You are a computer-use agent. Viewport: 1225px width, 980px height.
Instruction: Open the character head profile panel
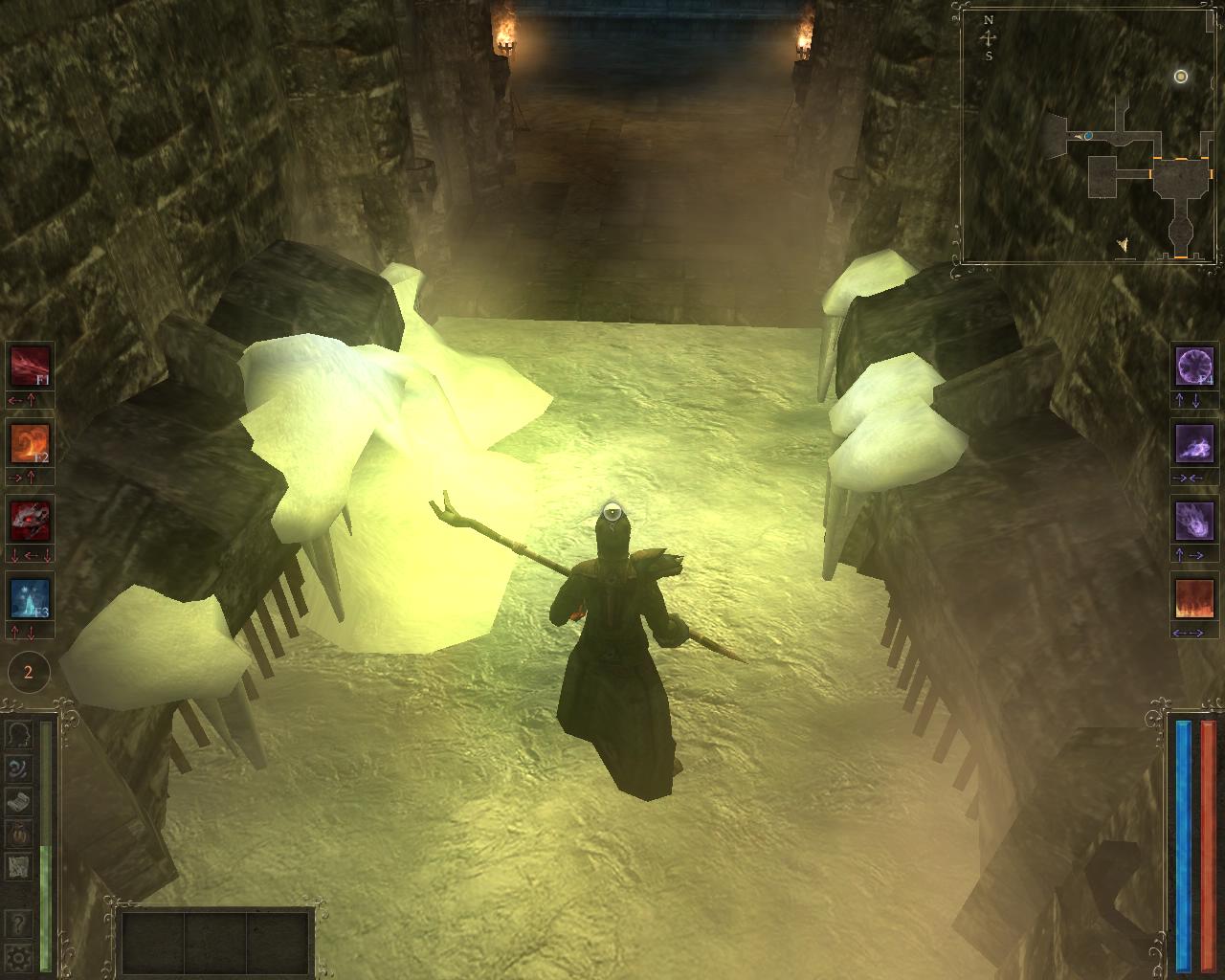click(20, 735)
